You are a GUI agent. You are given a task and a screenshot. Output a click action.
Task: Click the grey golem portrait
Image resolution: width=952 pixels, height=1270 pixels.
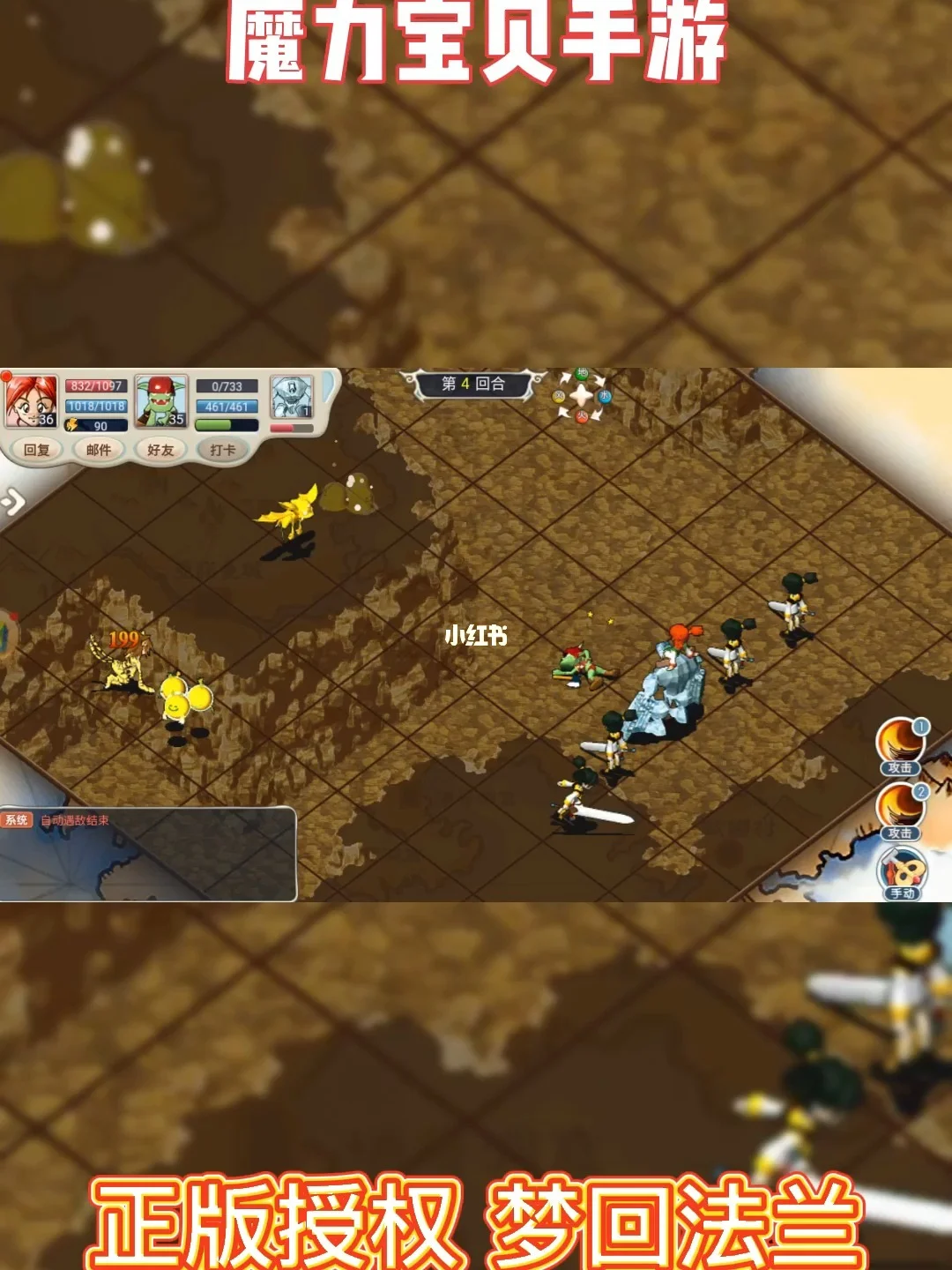click(x=292, y=398)
